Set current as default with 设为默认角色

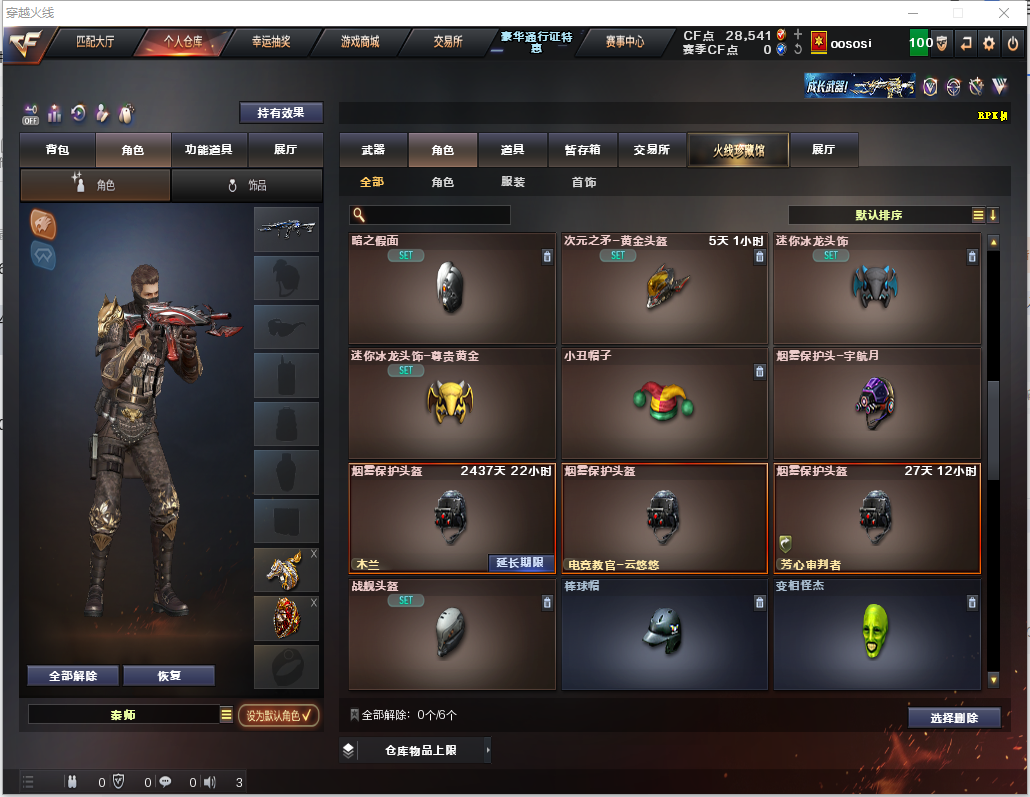click(279, 715)
